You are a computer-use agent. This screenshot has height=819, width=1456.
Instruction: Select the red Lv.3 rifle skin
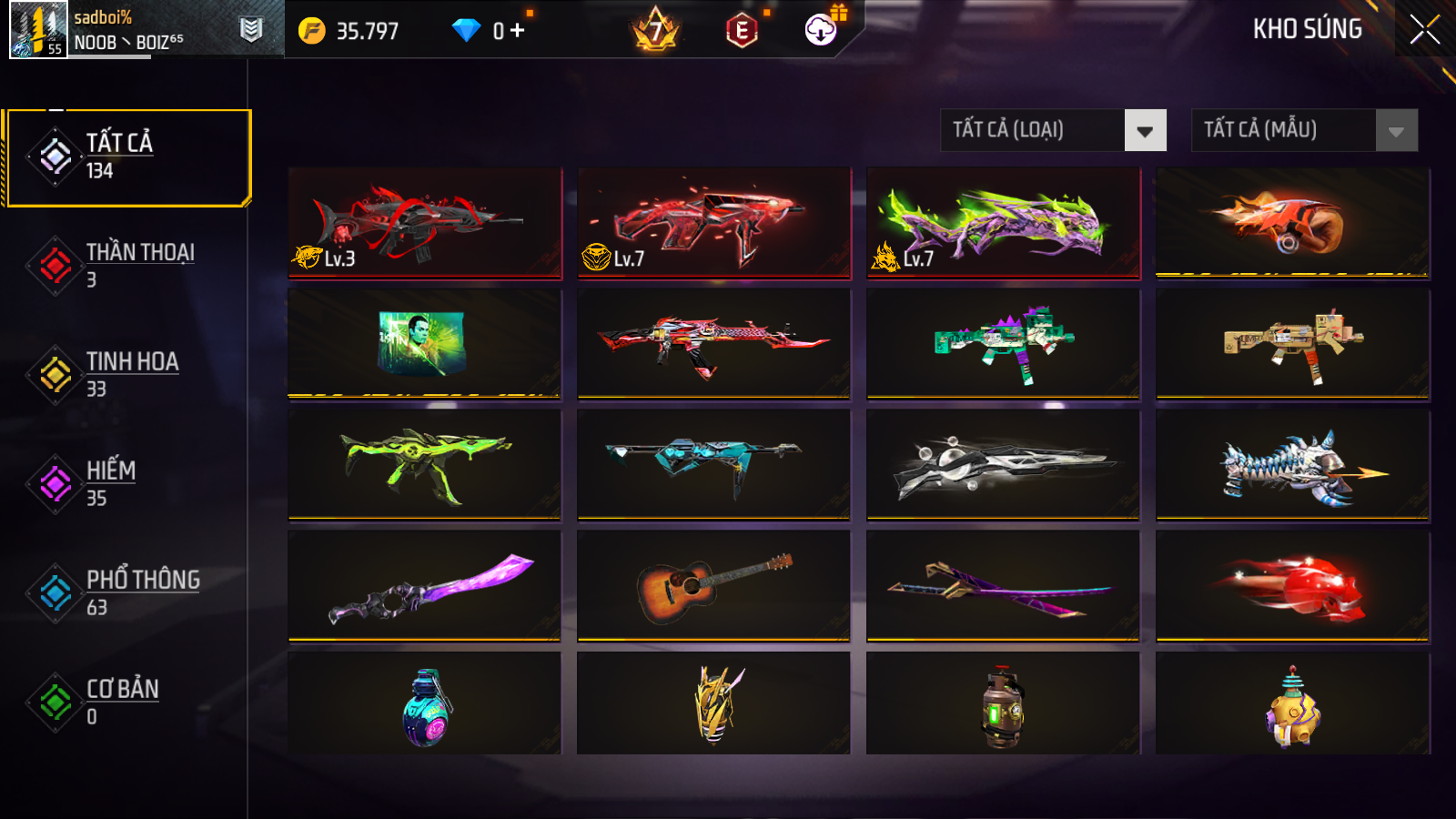coord(425,222)
